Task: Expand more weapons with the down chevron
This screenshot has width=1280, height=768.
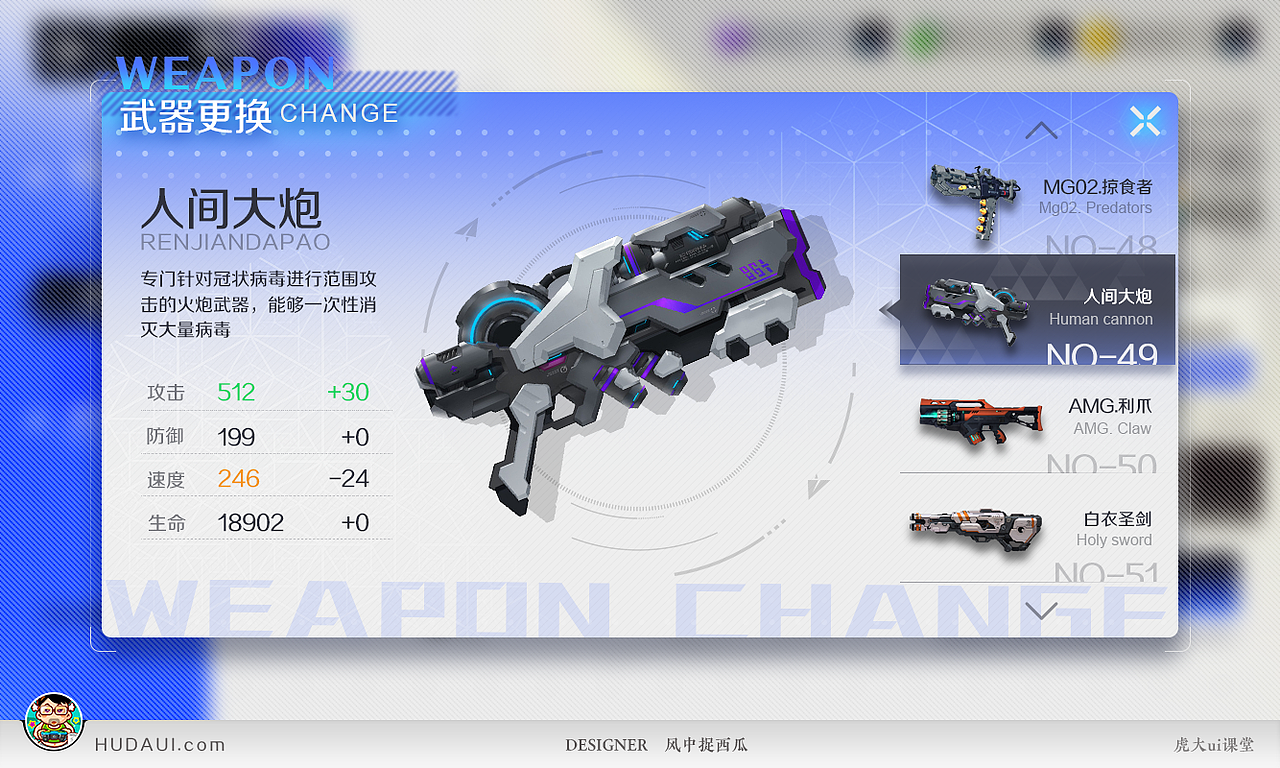Action: tap(1042, 609)
